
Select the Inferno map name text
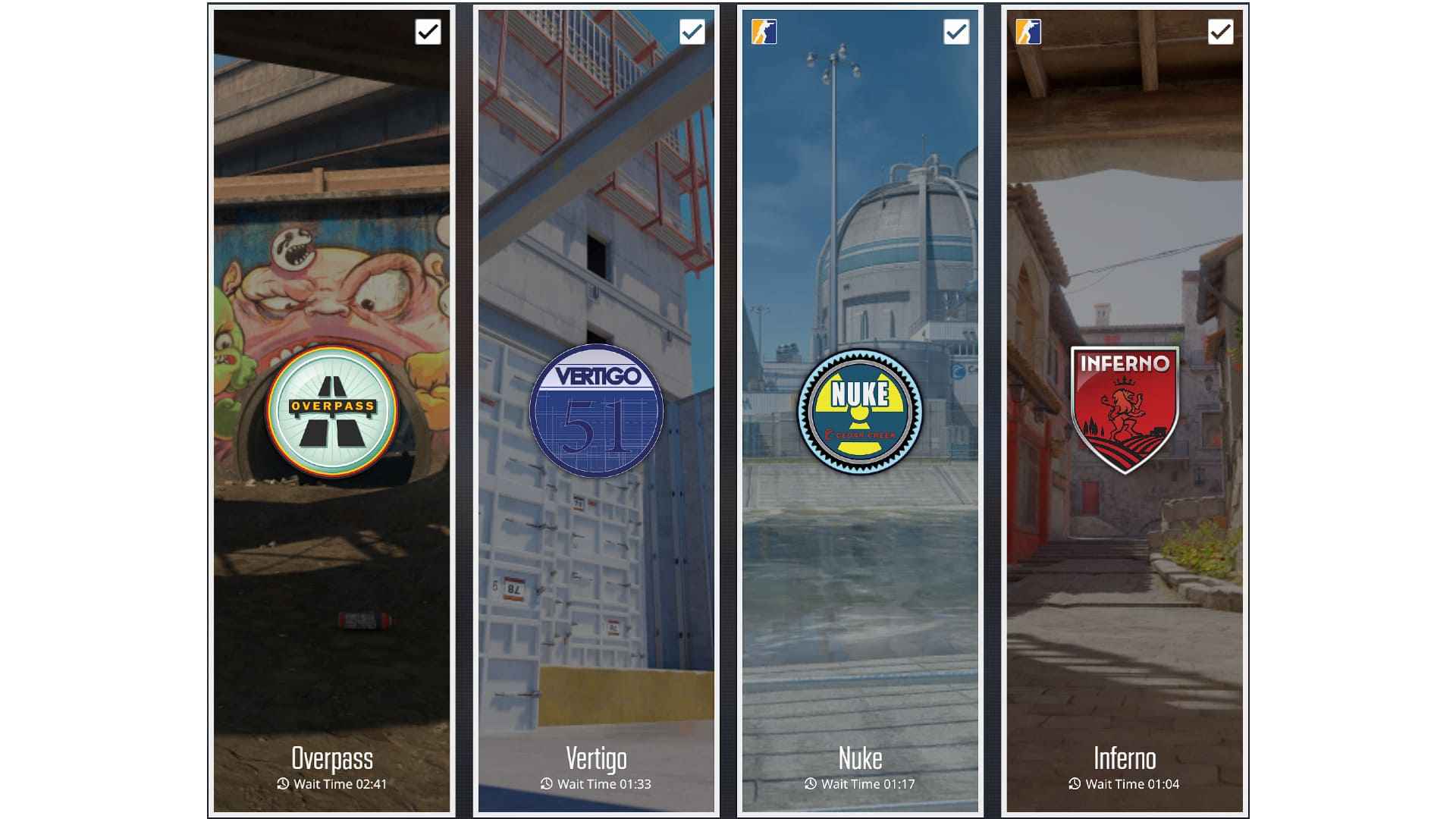click(x=1125, y=758)
